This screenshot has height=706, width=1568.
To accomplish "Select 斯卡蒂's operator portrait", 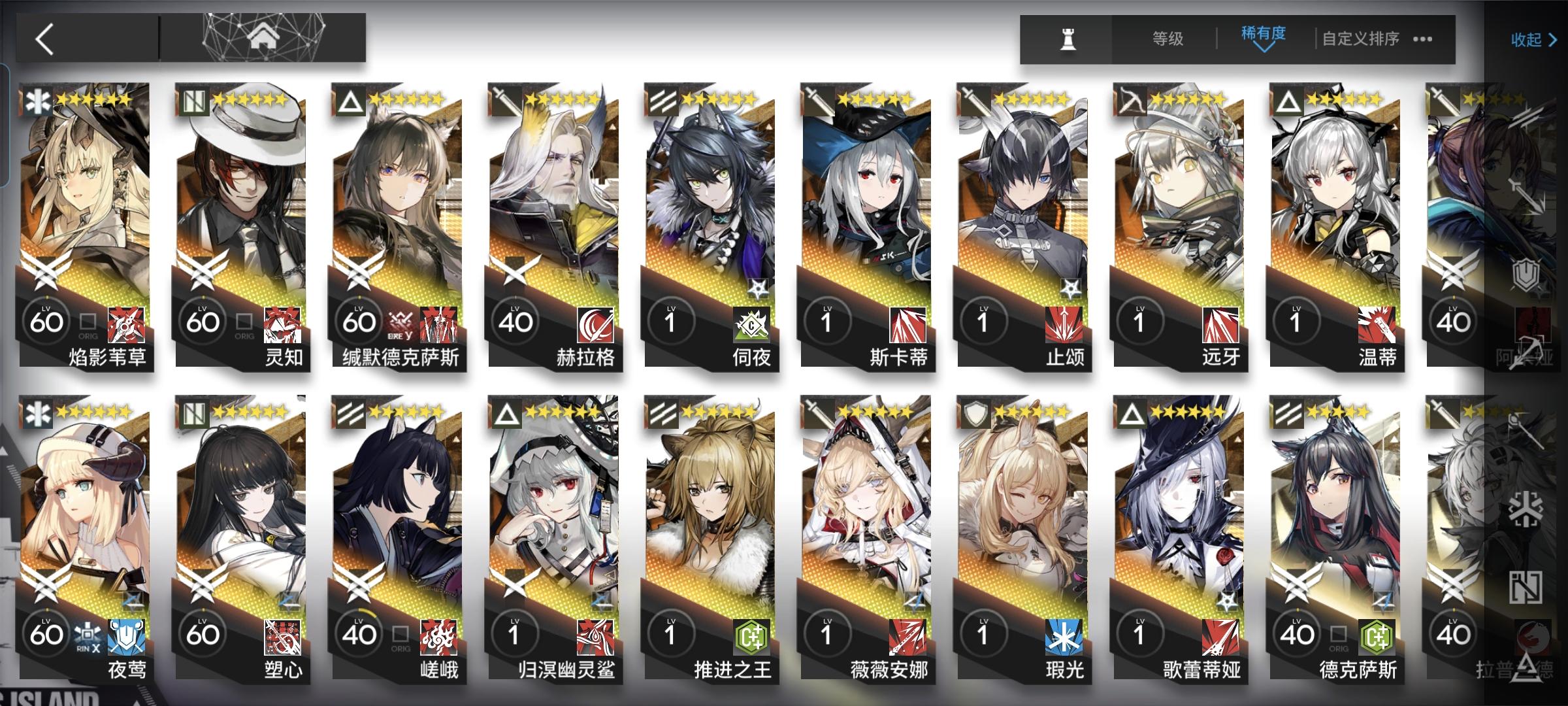I will point(869,196).
